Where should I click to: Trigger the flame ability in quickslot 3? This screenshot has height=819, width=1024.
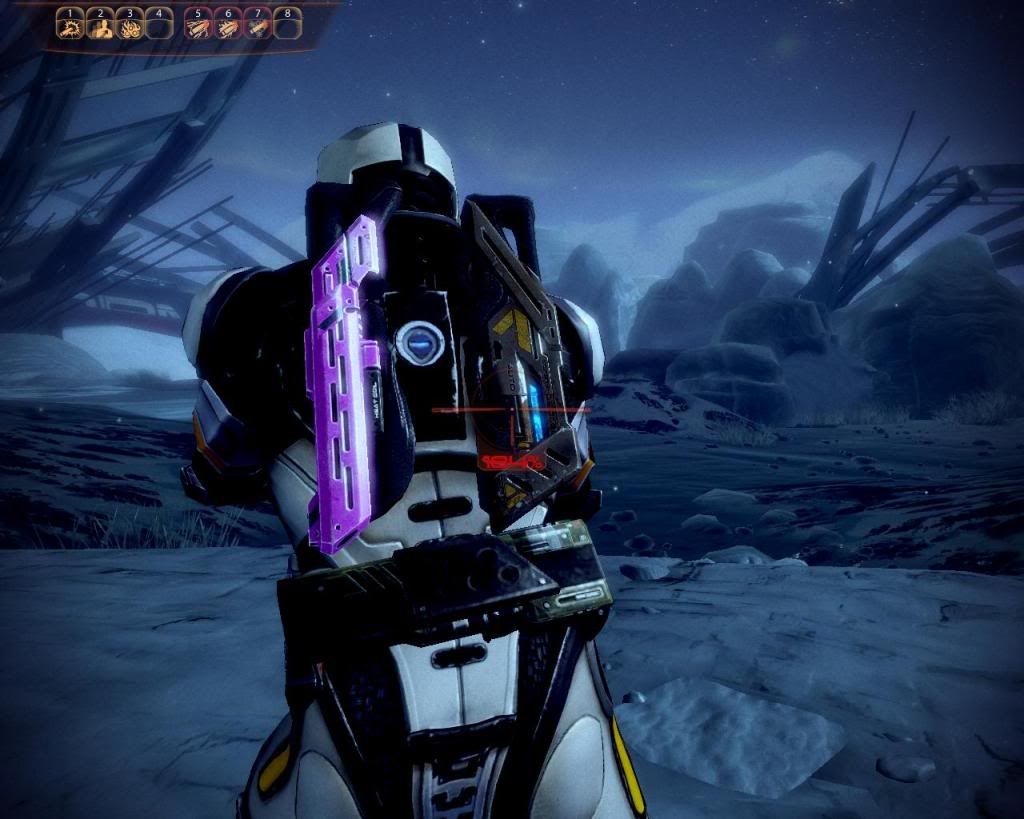click(129, 28)
